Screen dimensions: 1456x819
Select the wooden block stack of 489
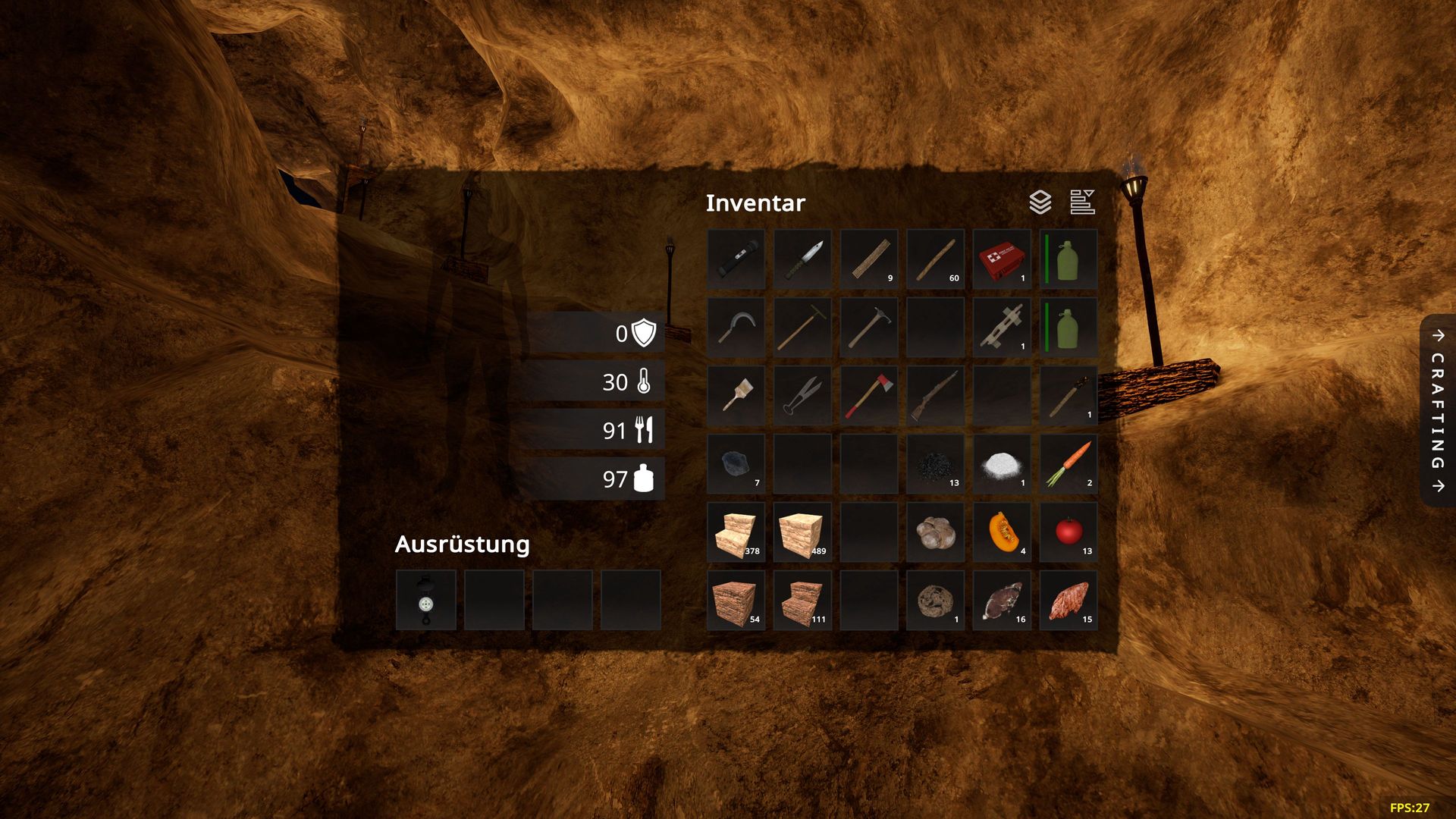pos(802,532)
